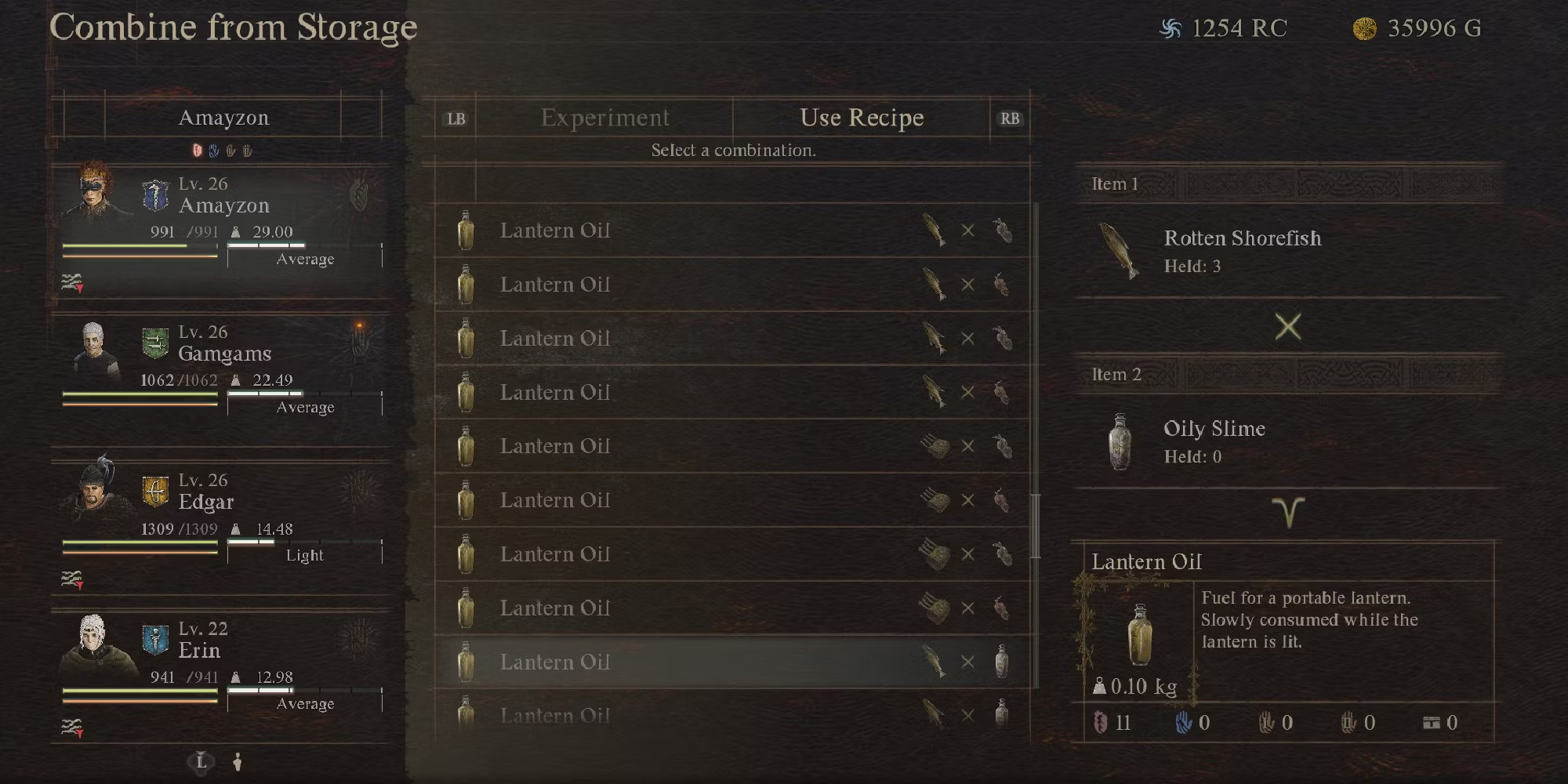
Task: Switch to the Use Recipe tab
Action: pyautogui.click(x=861, y=118)
